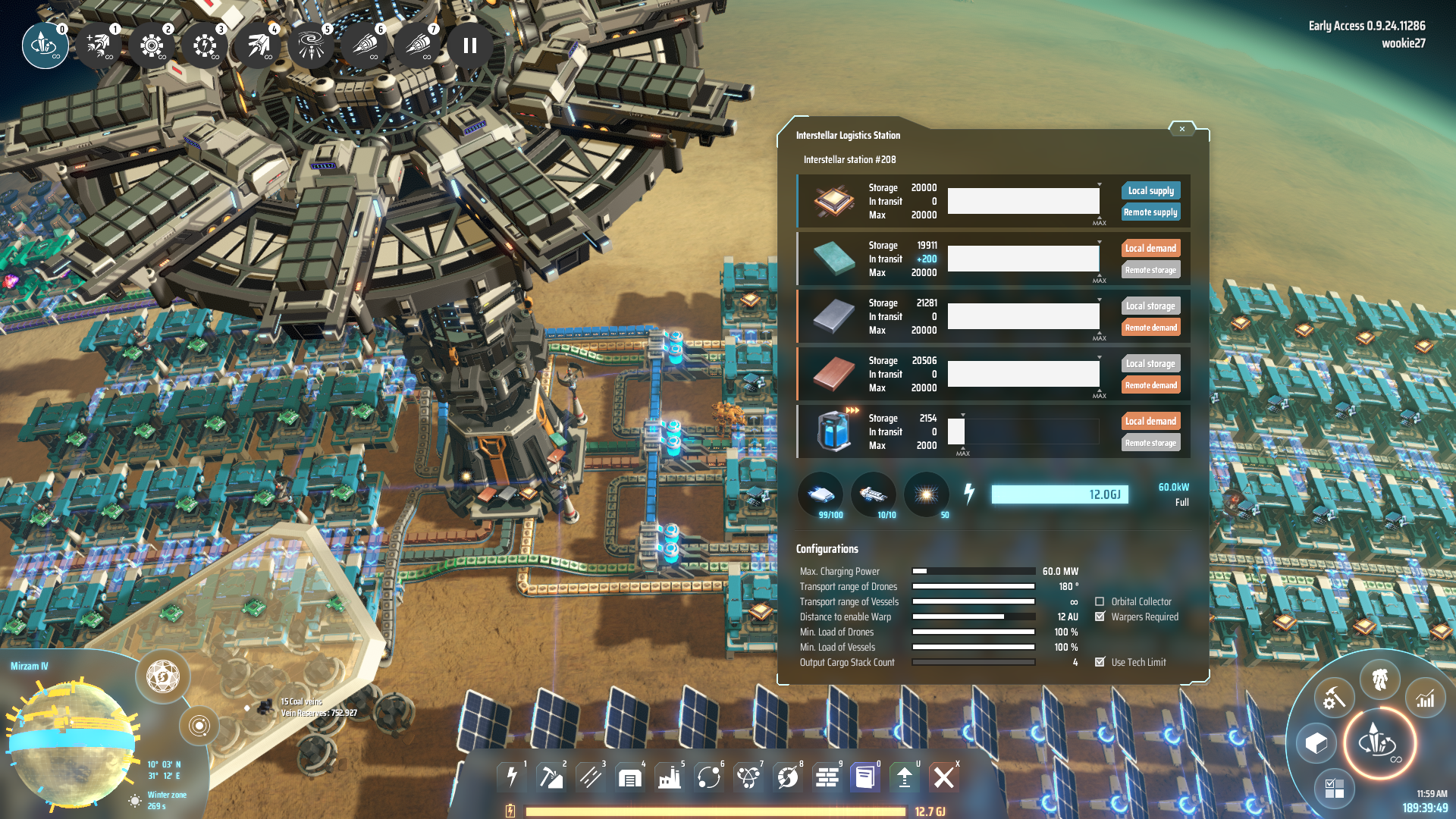Viewport: 1456px width, 819px height.
Task: Open the max limit arrow on the 19911 item slot
Action: coord(1098,240)
